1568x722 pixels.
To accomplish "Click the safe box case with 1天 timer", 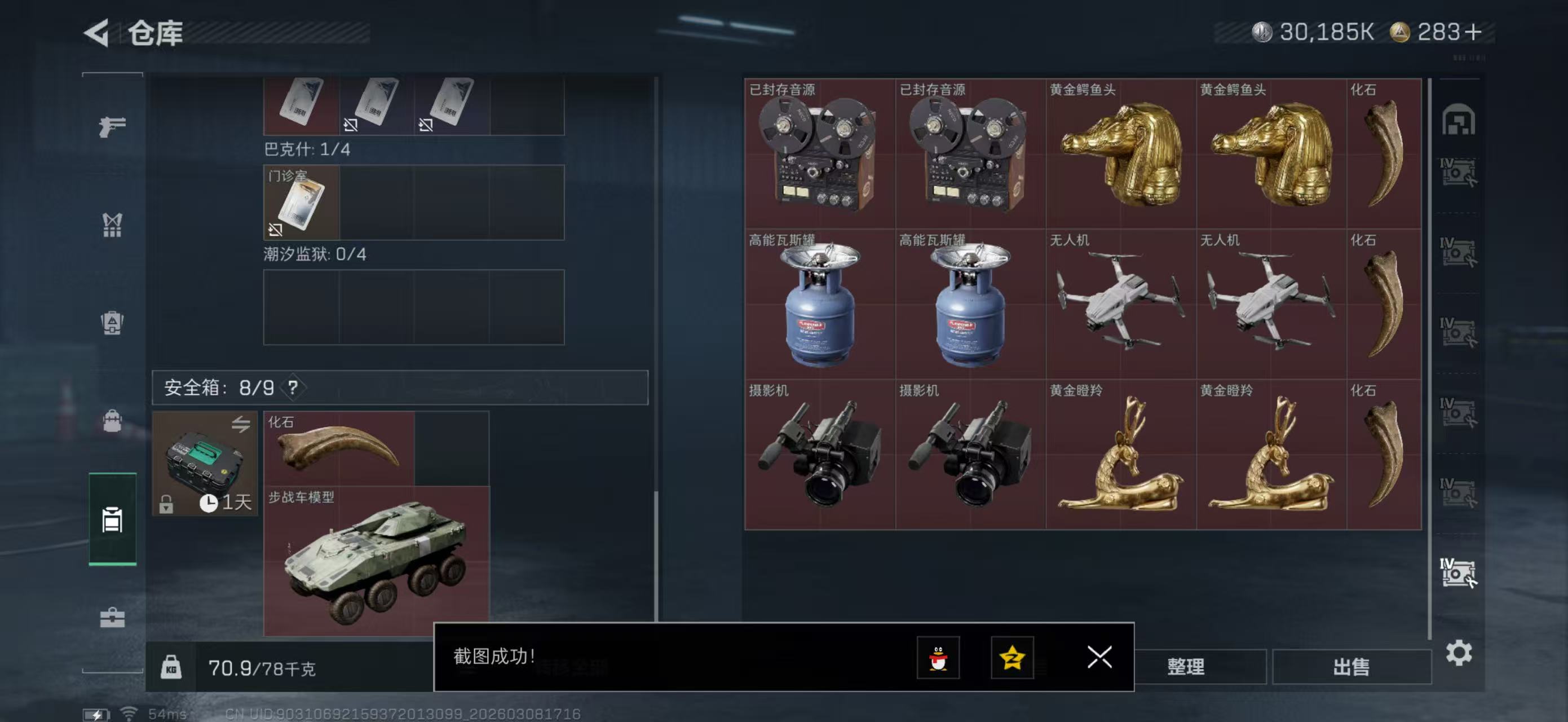I will coord(205,463).
